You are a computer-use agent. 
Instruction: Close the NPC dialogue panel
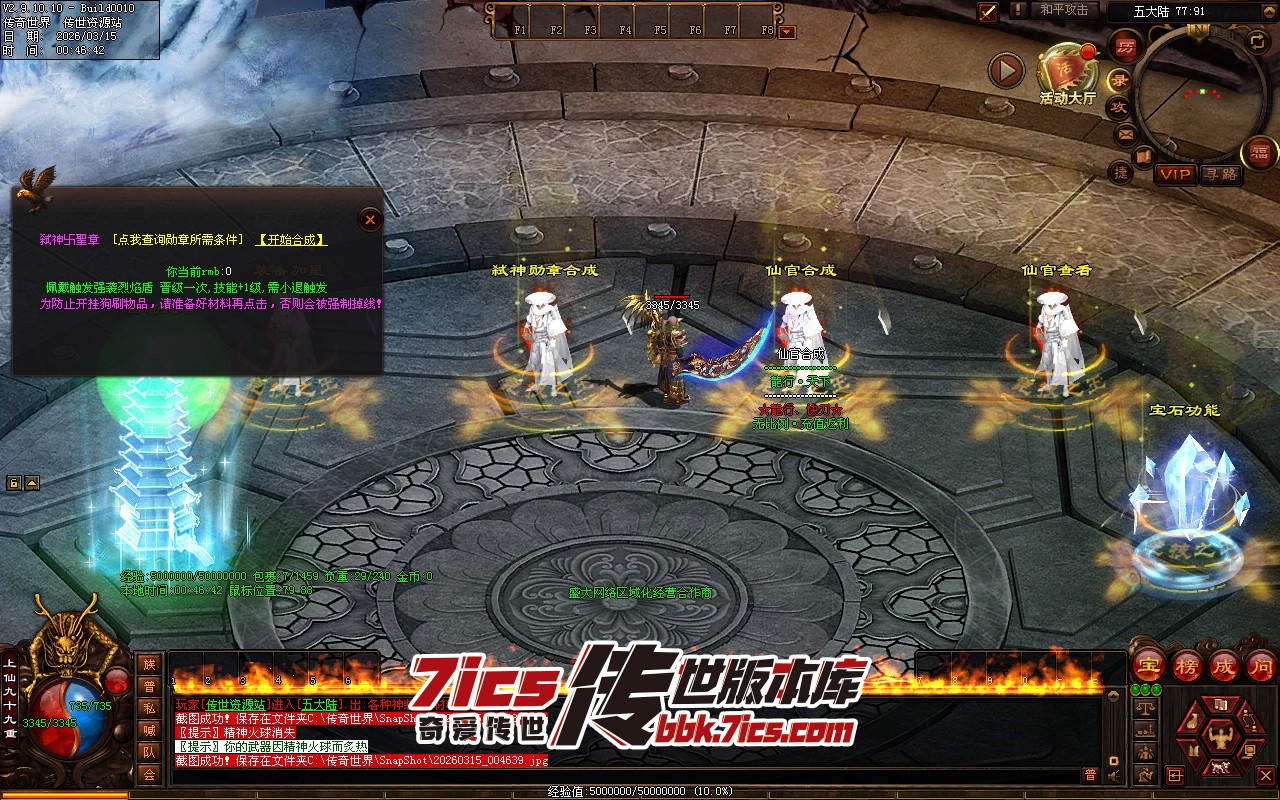(370, 219)
